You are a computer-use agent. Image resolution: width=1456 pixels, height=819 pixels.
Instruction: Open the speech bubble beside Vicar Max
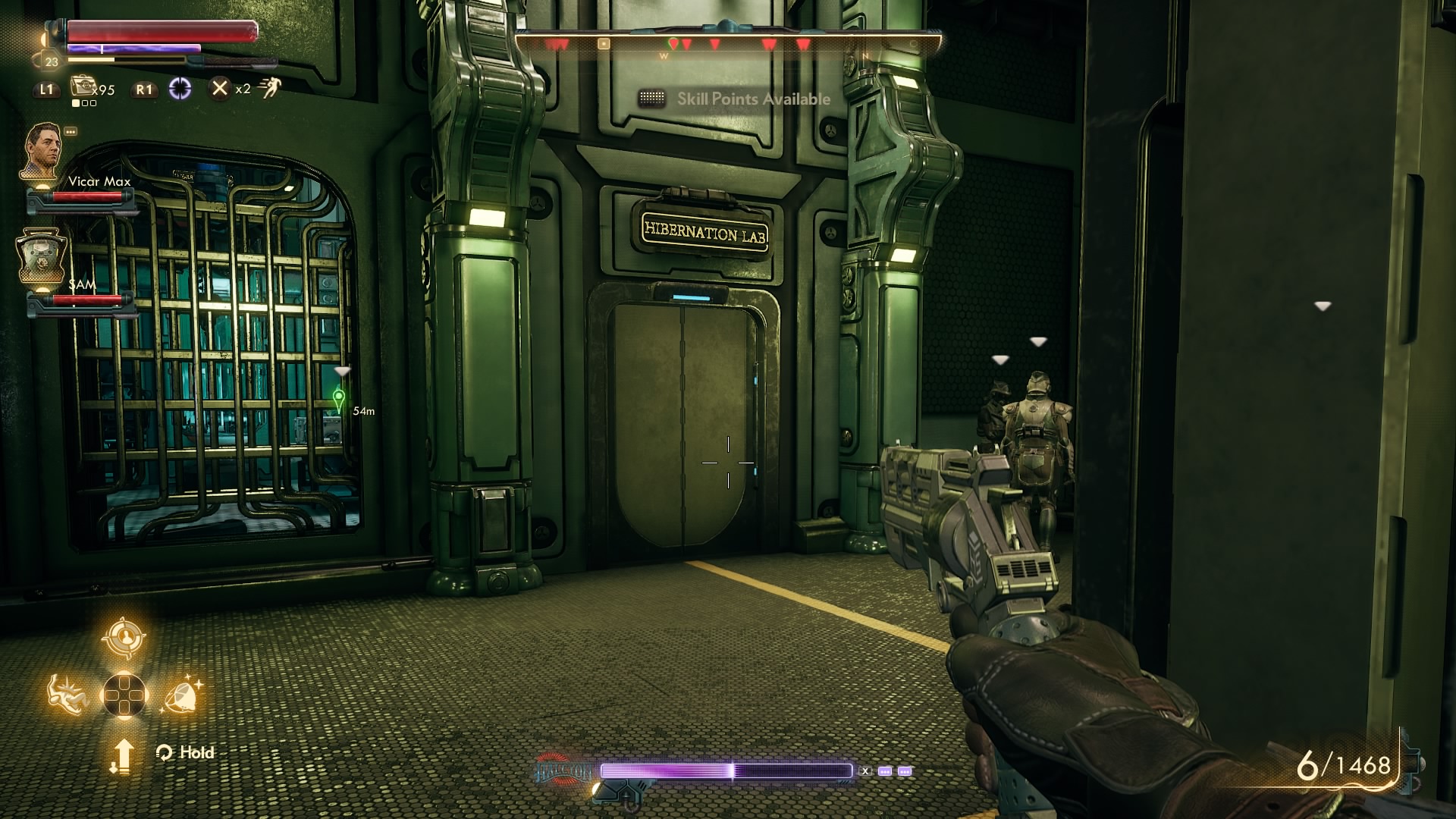(x=71, y=131)
